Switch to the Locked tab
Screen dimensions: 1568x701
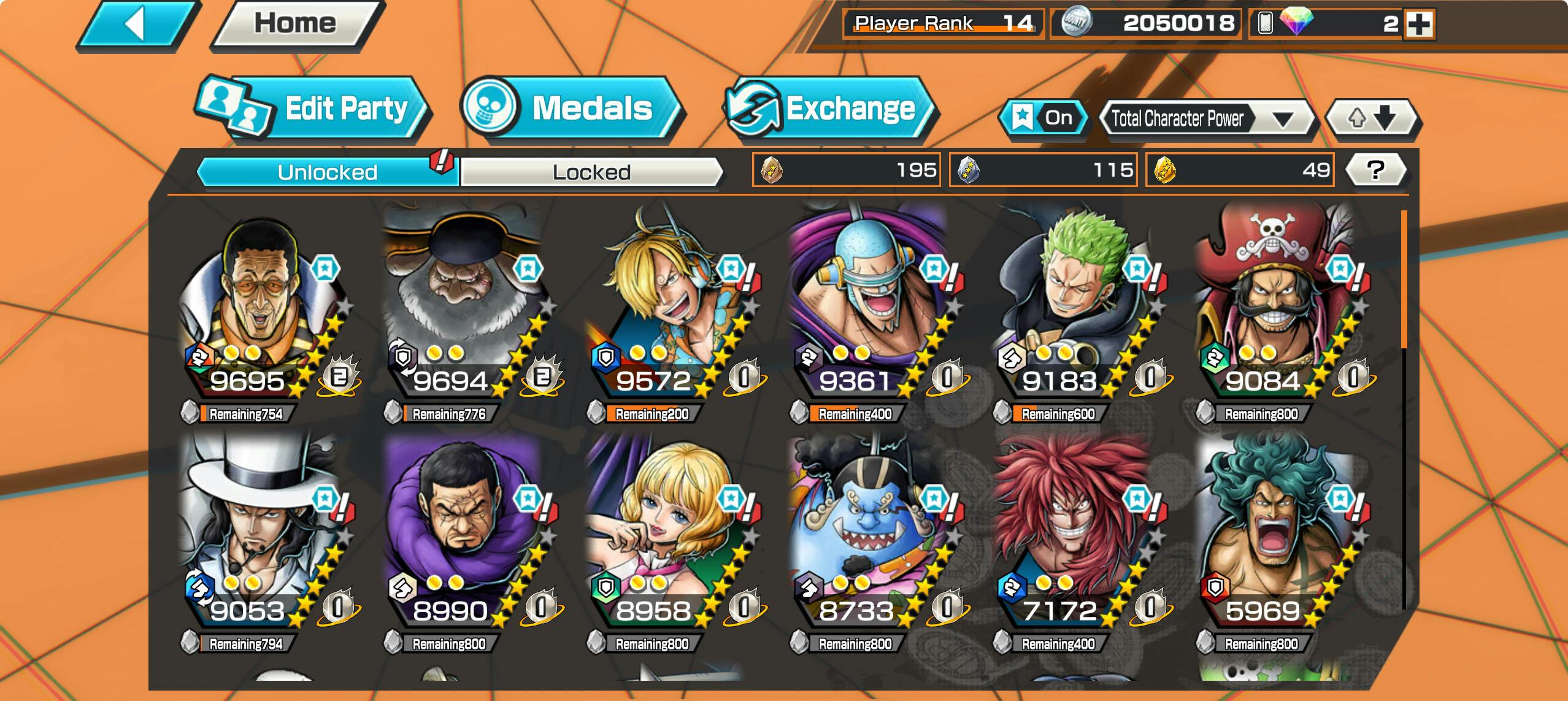point(591,172)
